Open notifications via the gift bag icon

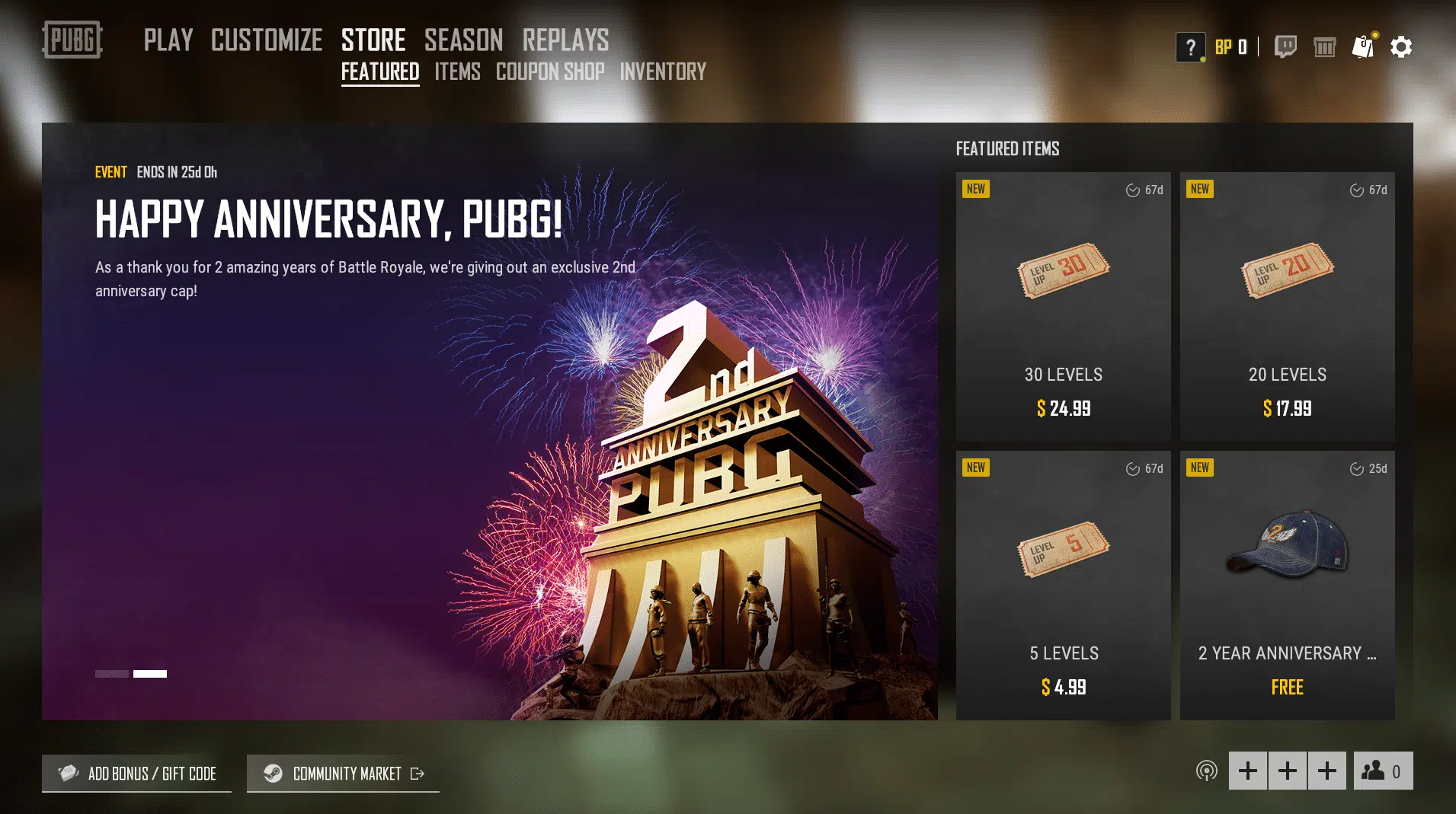(1365, 46)
